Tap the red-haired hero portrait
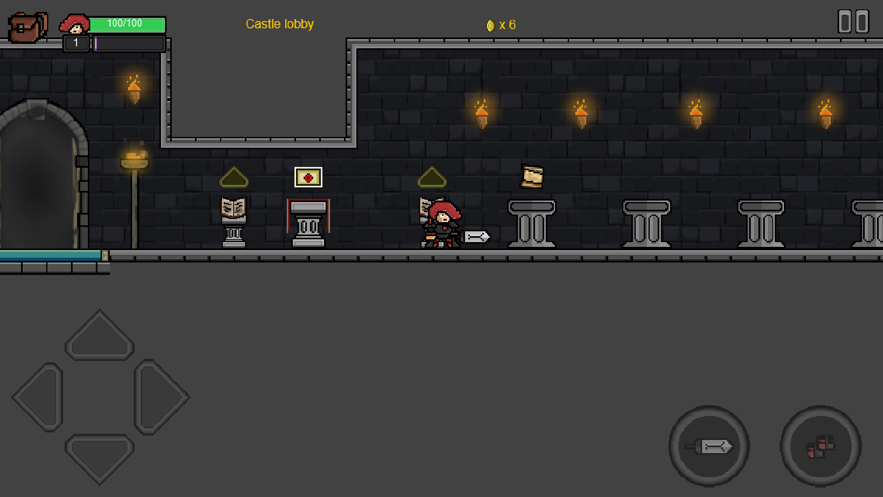Viewport: 883px width, 497px height. click(74, 24)
